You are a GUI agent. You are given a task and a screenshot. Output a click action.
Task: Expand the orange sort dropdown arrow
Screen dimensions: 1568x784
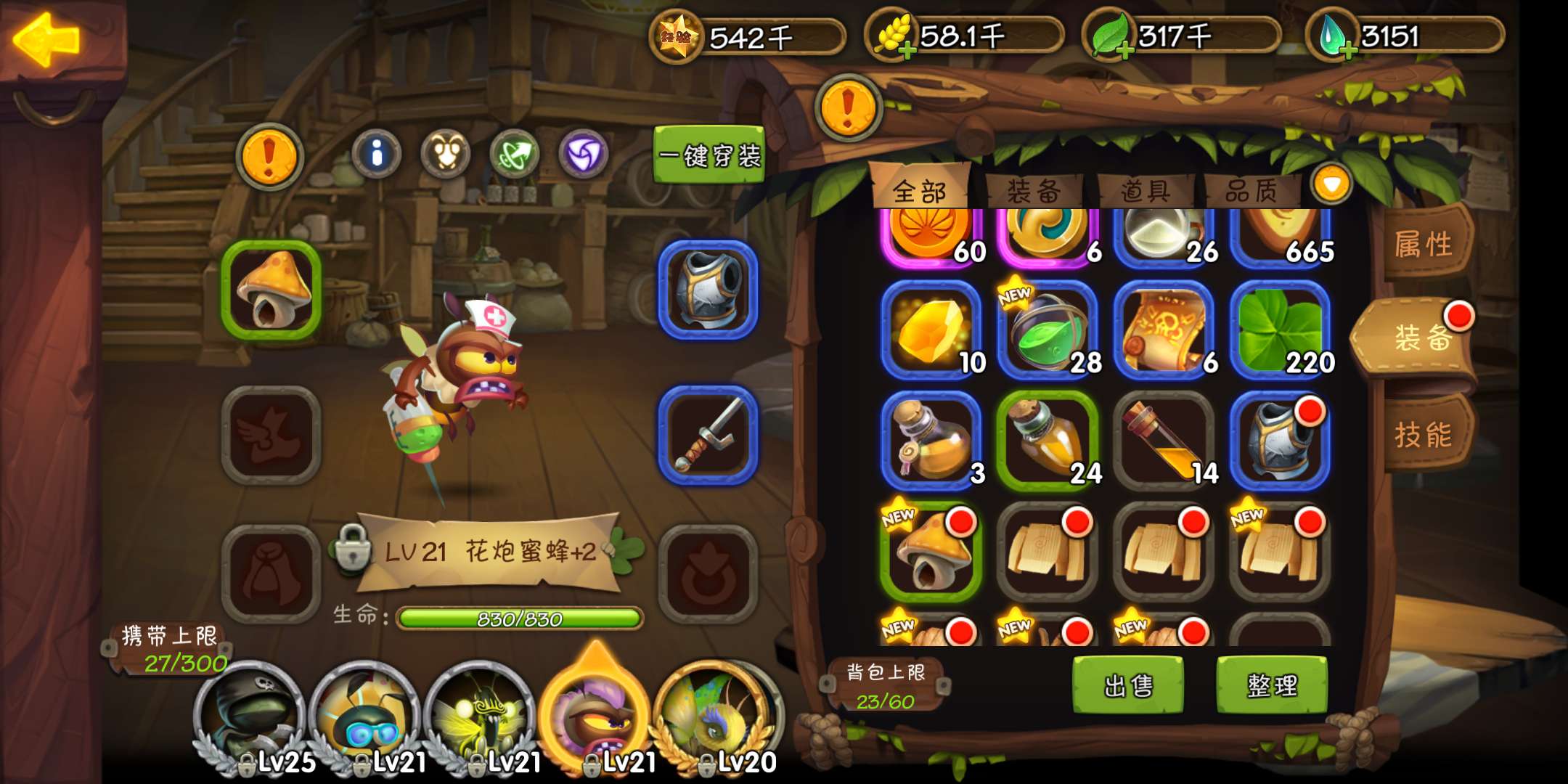coord(1331,184)
